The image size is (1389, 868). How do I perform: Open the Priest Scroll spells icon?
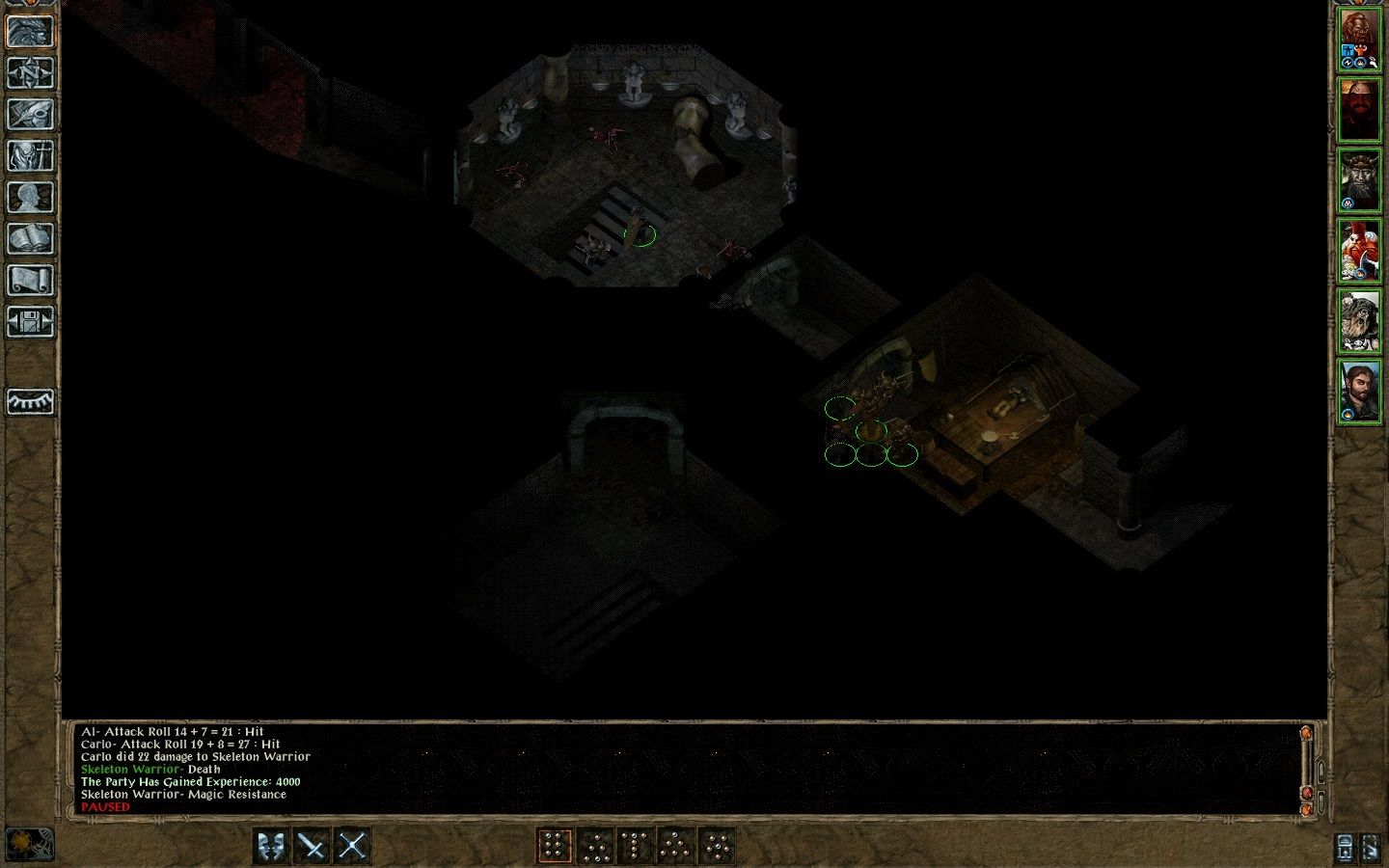coord(30,280)
